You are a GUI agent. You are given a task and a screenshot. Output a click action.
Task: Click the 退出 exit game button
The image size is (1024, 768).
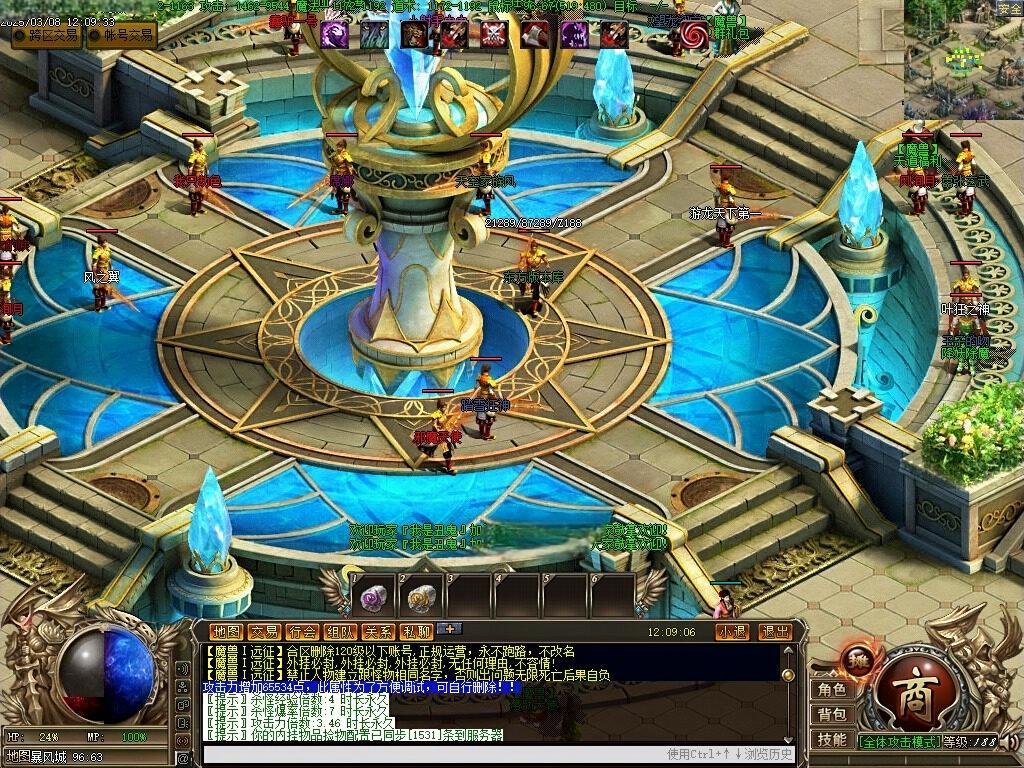pyautogui.click(x=775, y=632)
